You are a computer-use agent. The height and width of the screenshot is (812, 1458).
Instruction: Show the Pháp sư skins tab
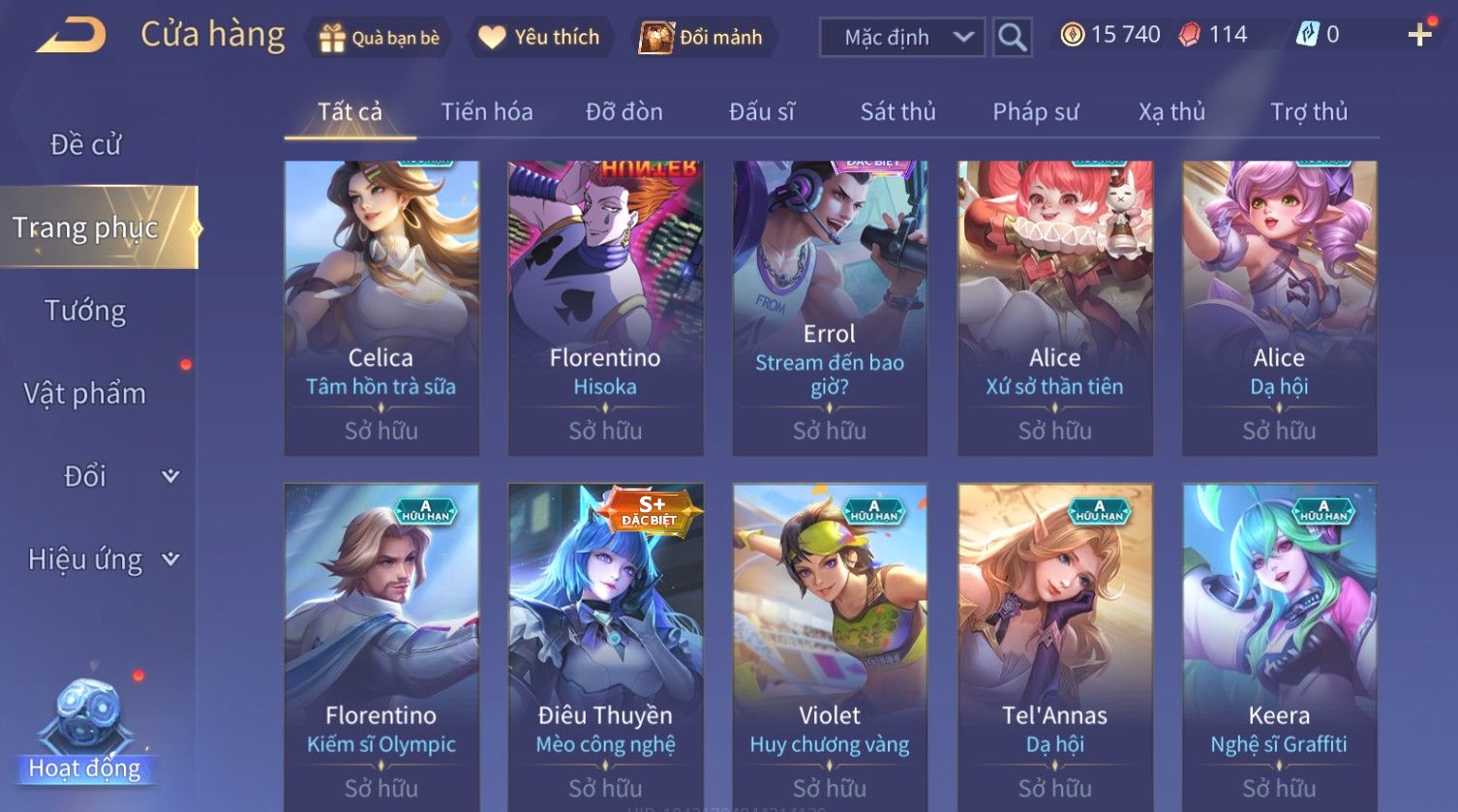click(x=1035, y=112)
